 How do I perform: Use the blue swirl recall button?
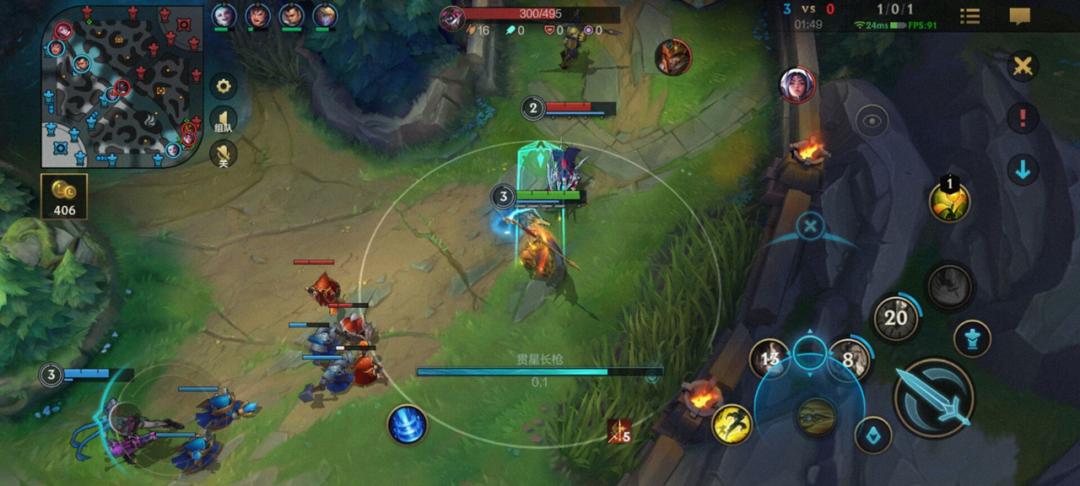tap(407, 425)
